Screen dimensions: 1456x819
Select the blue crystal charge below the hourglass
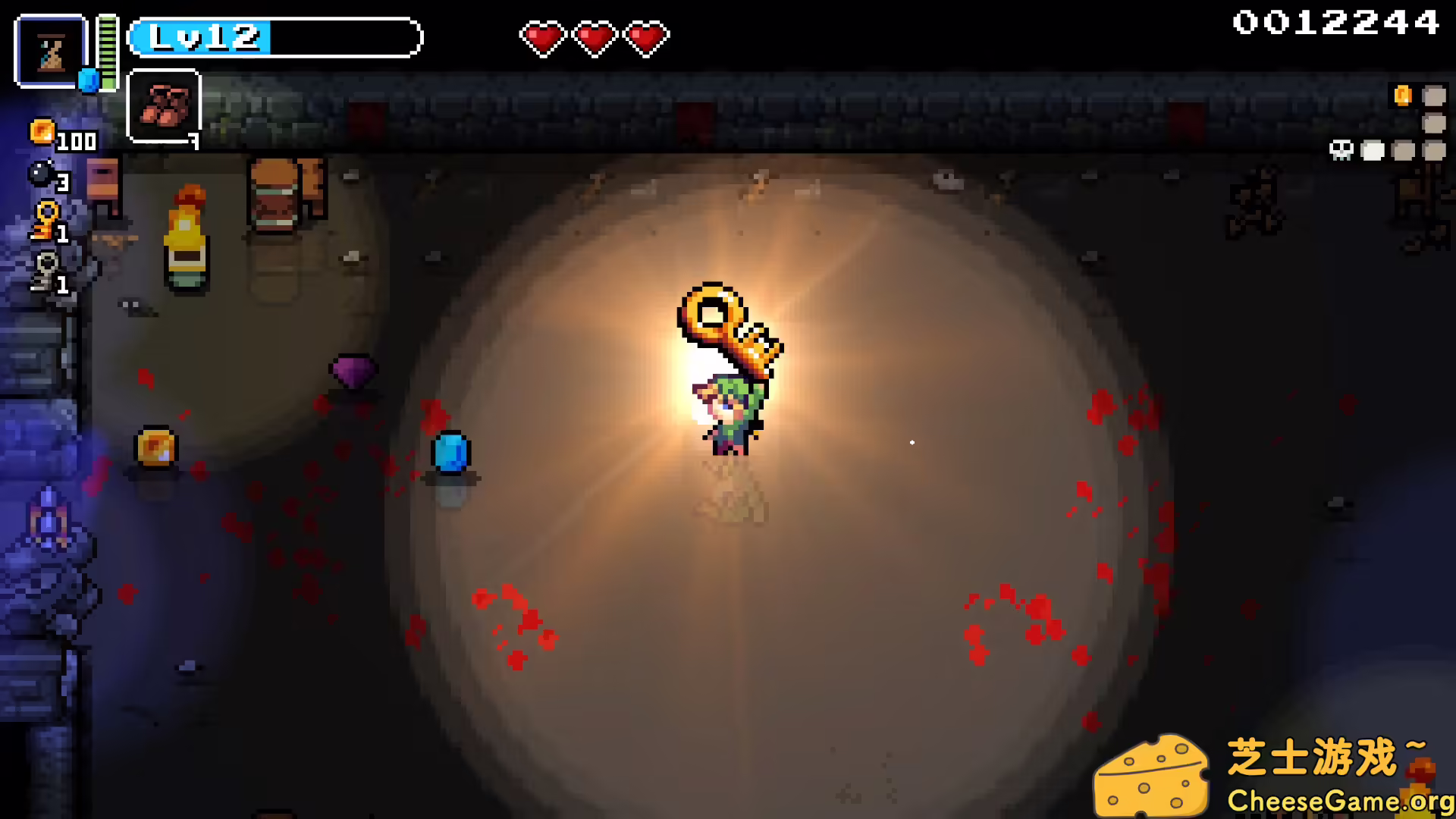pyautogui.click(x=88, y=79)
